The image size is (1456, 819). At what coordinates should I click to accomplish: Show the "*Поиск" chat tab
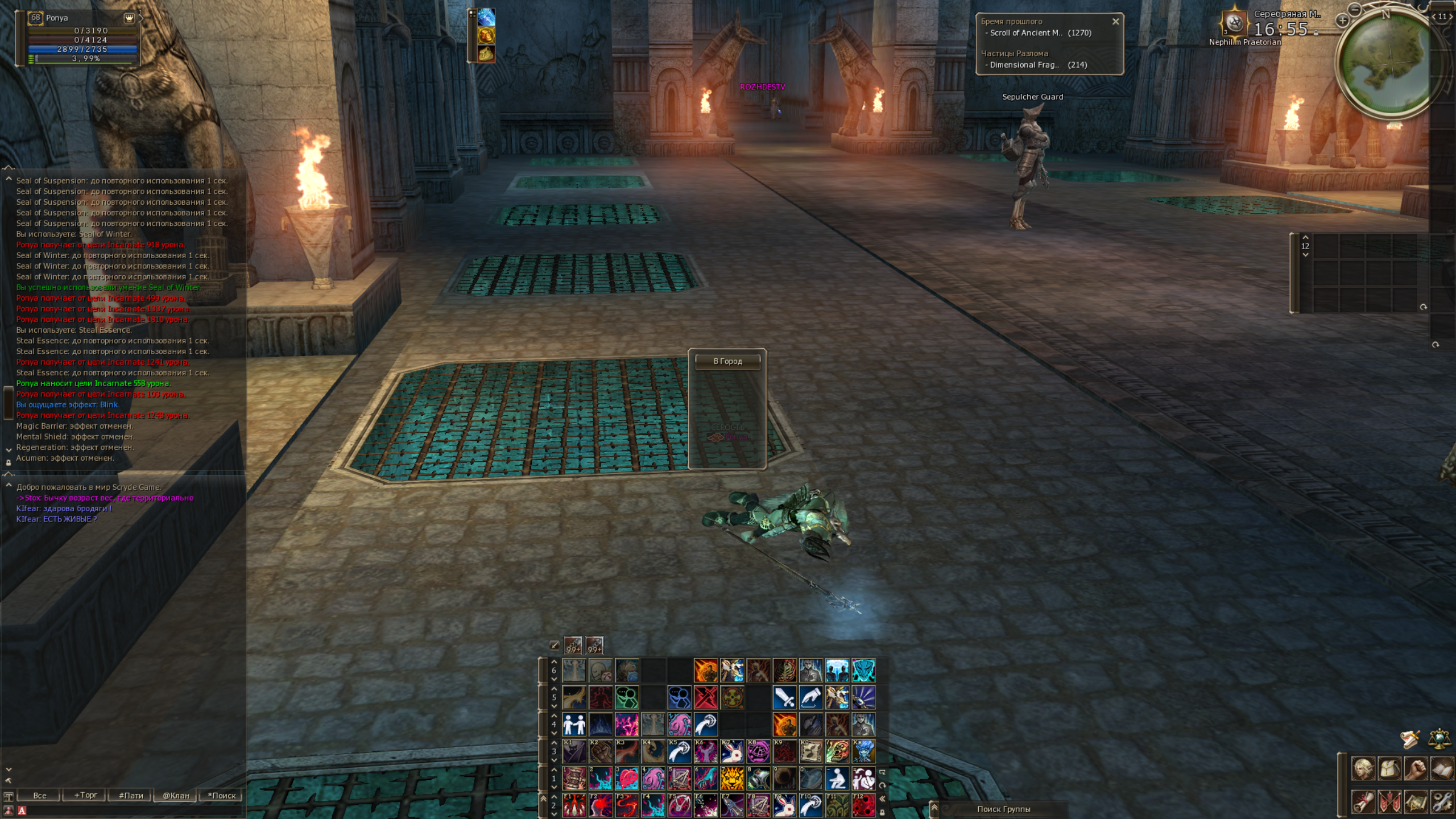click(x=221, y=795)
